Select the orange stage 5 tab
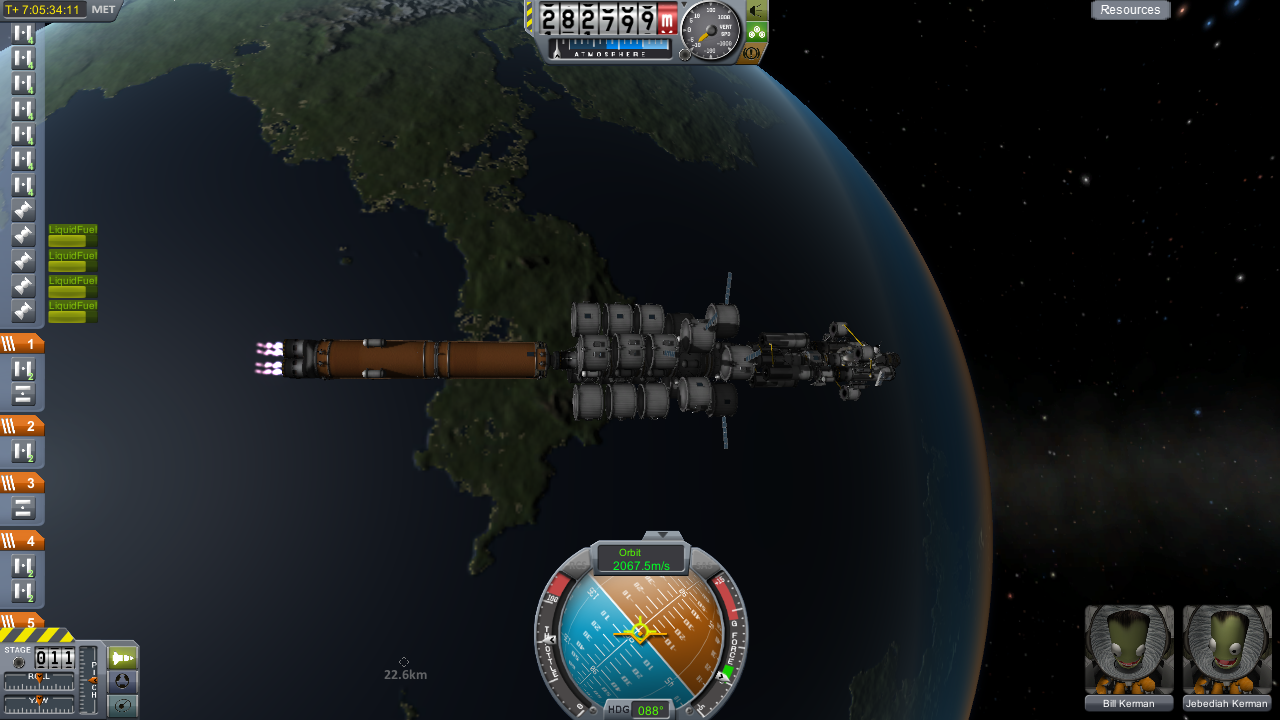The width and height of the screenshot is (1280, 720). tap(22, 622)
